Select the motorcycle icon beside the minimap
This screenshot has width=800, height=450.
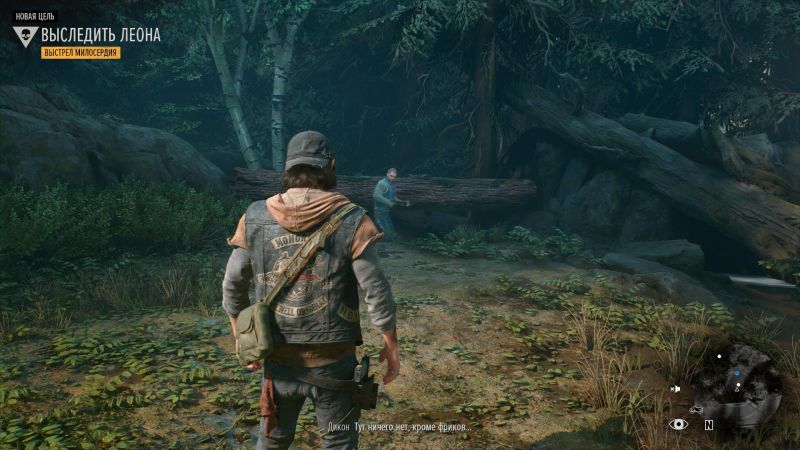tap(695, 409)
